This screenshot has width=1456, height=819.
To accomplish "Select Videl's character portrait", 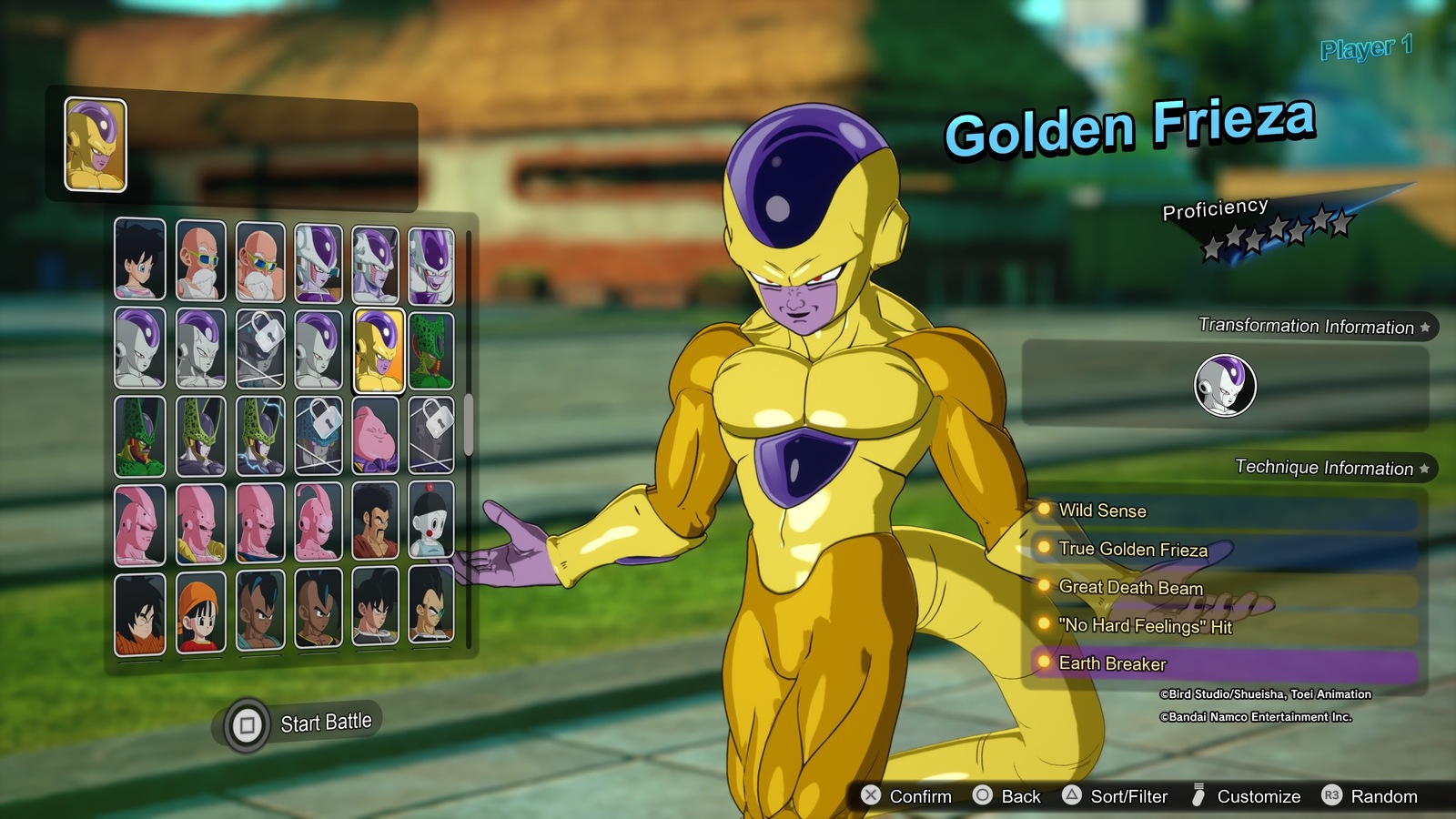I will click(x=140, y=259).
